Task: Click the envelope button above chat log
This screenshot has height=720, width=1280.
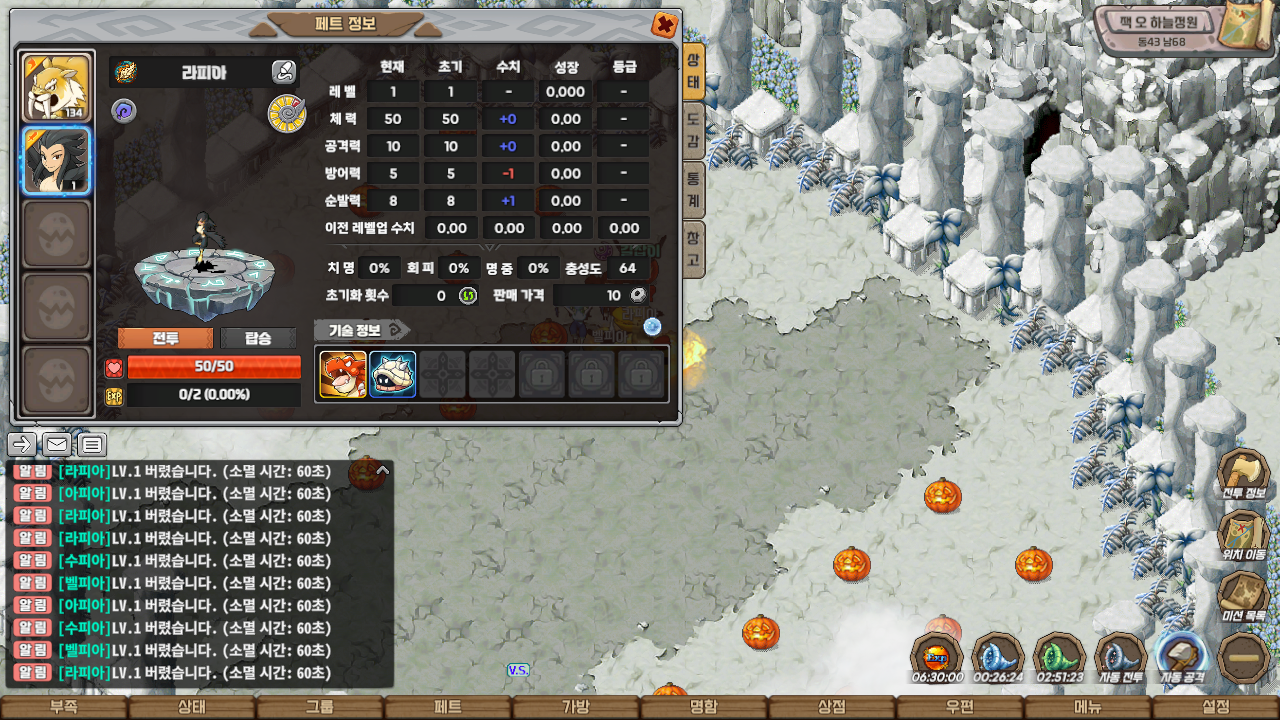Action: (x=57, y=444)
